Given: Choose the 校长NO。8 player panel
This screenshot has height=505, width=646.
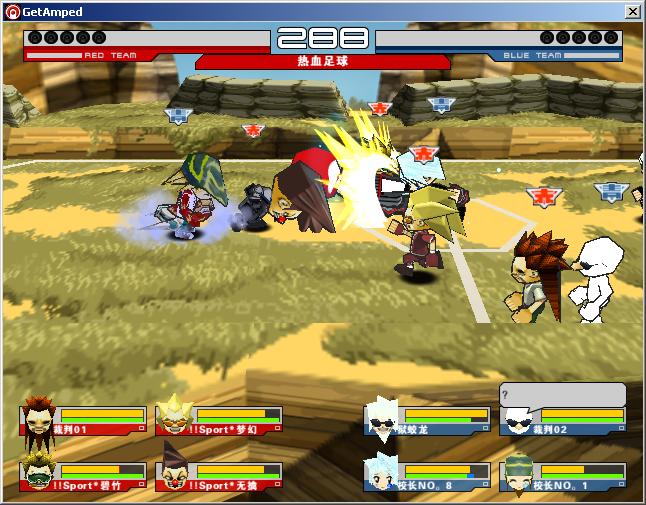Looking at the screenshot, I should pyautogui.click(x=426, y=476).
